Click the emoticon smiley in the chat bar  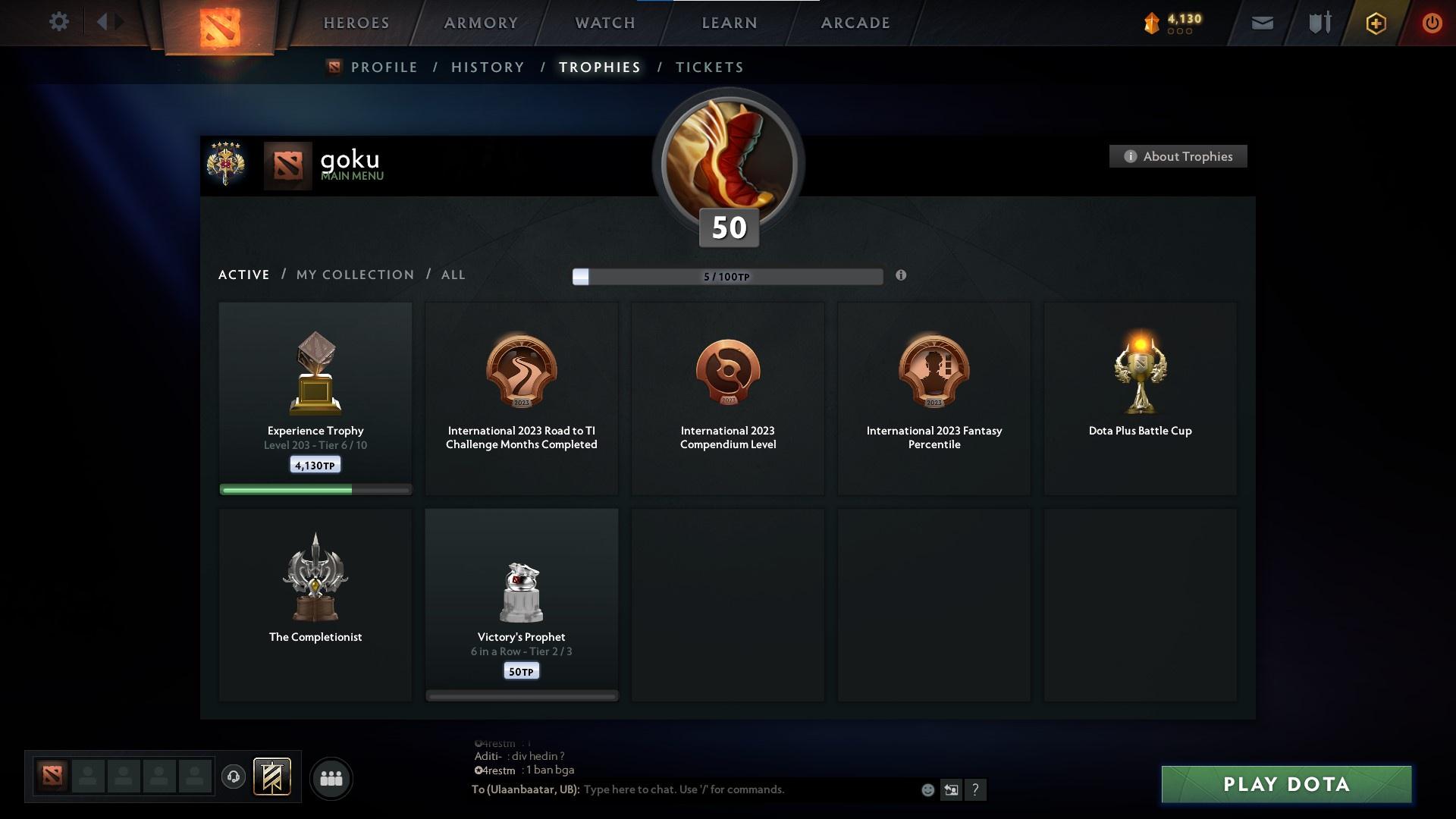[x=927, y=789]
